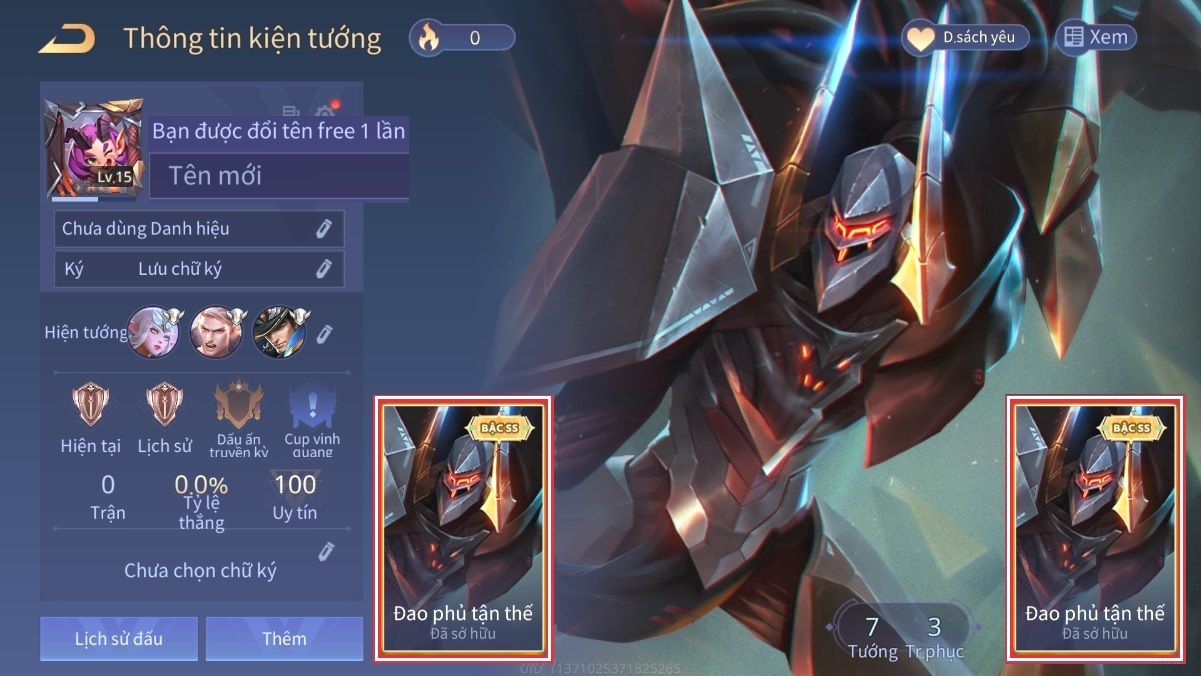Open the Dấu ấn truyền kỳ emblem
1201x676 pixels.
point(238,407)
